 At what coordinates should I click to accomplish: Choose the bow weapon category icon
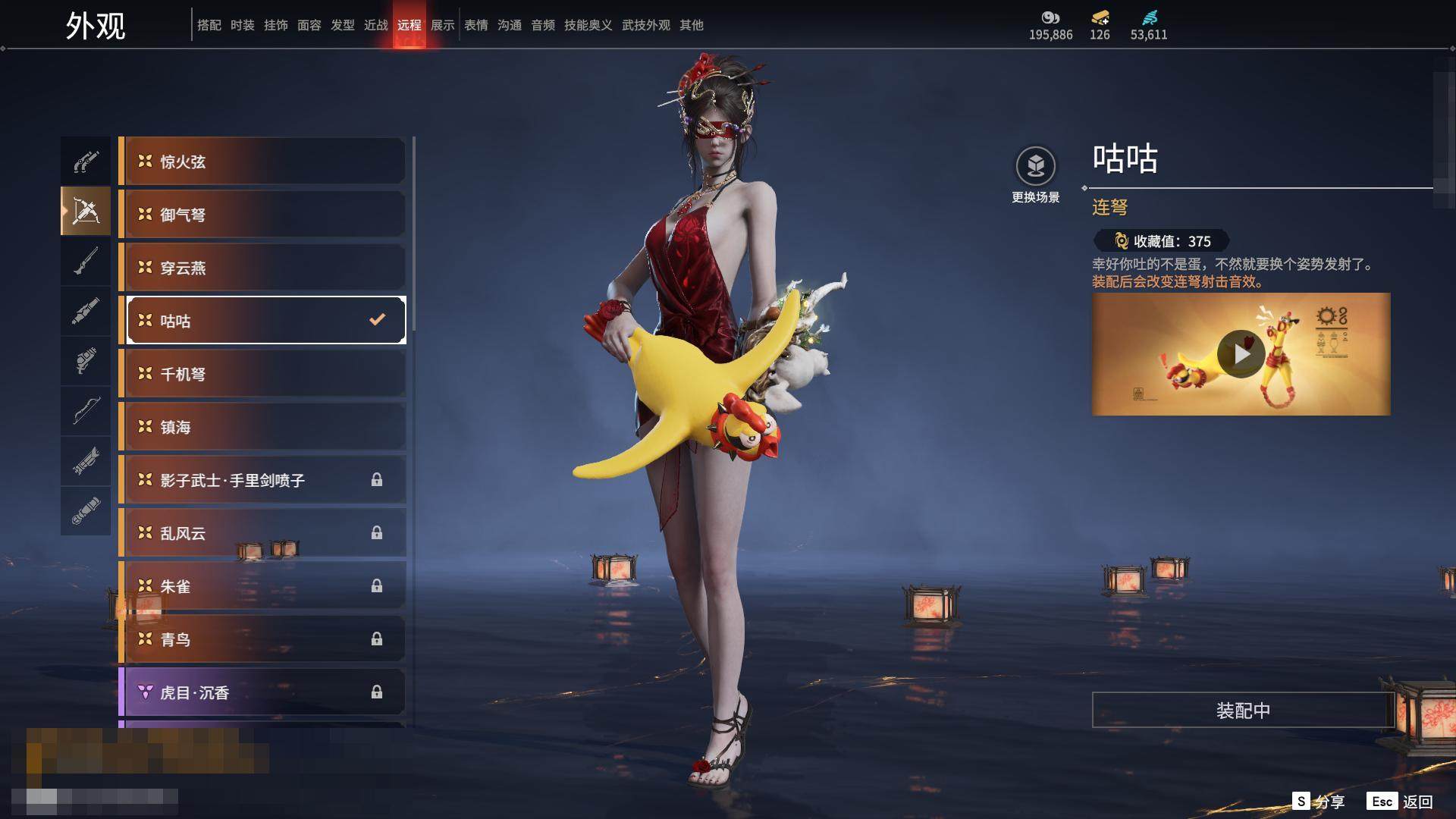[x=86, y=411]
